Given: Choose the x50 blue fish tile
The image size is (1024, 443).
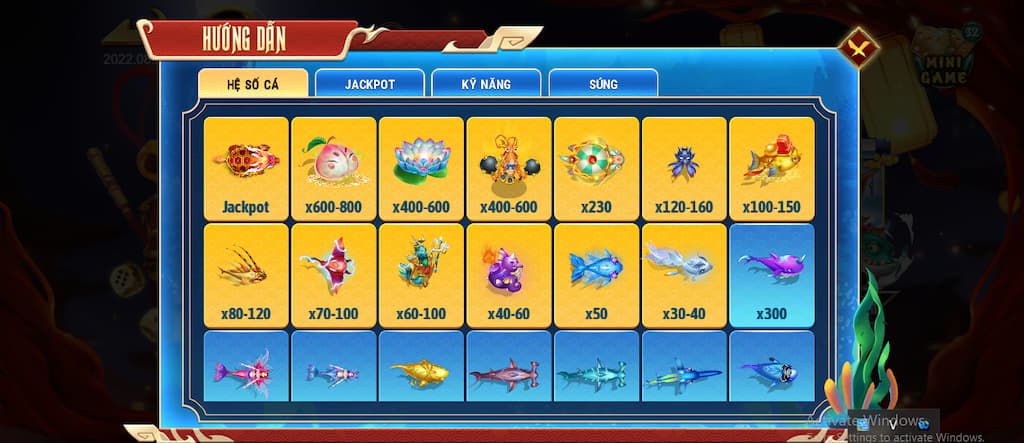Looking at the screenshot, I should point(596,274).
